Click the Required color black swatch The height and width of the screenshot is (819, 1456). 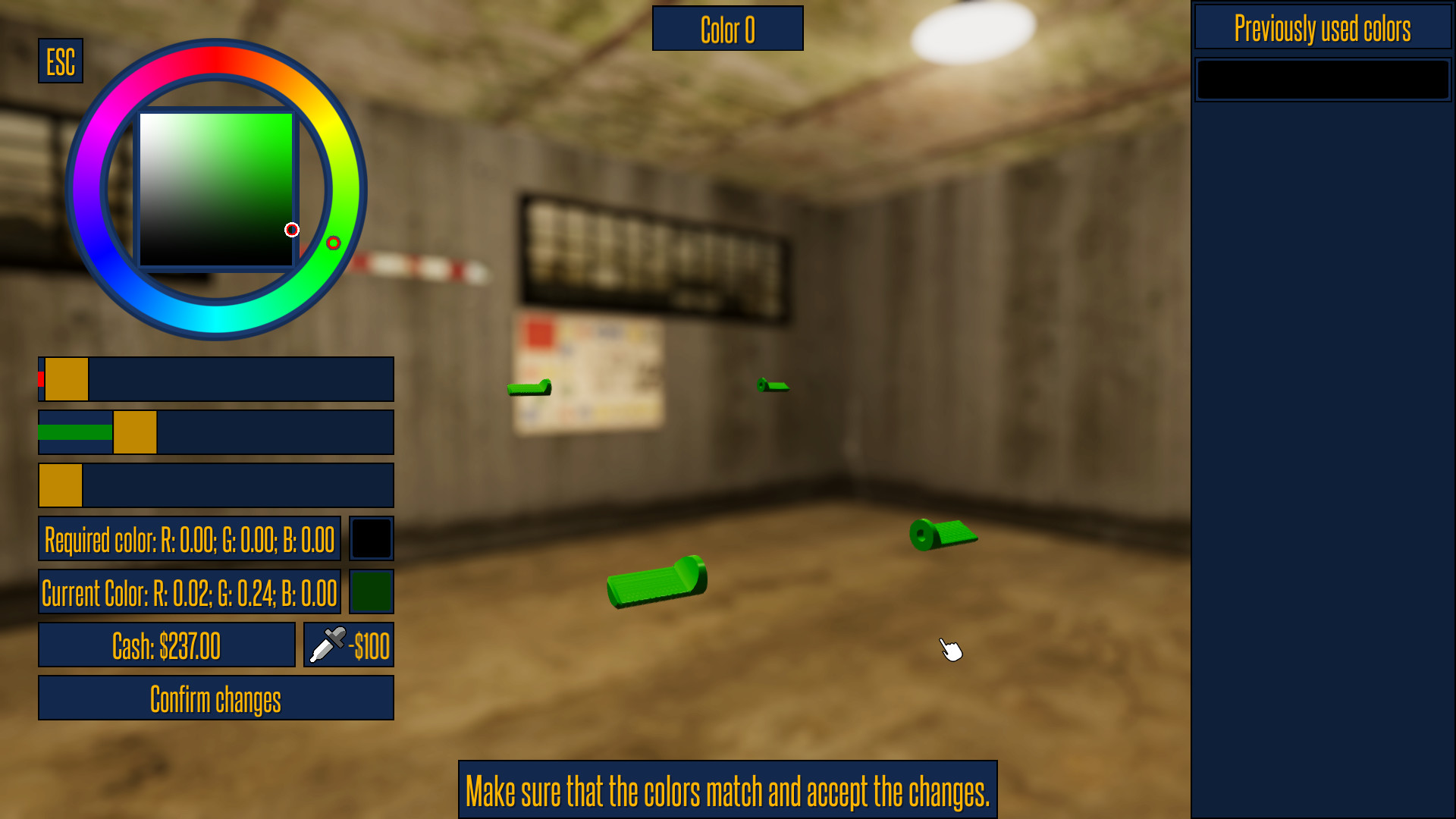(x=371, y=538)
